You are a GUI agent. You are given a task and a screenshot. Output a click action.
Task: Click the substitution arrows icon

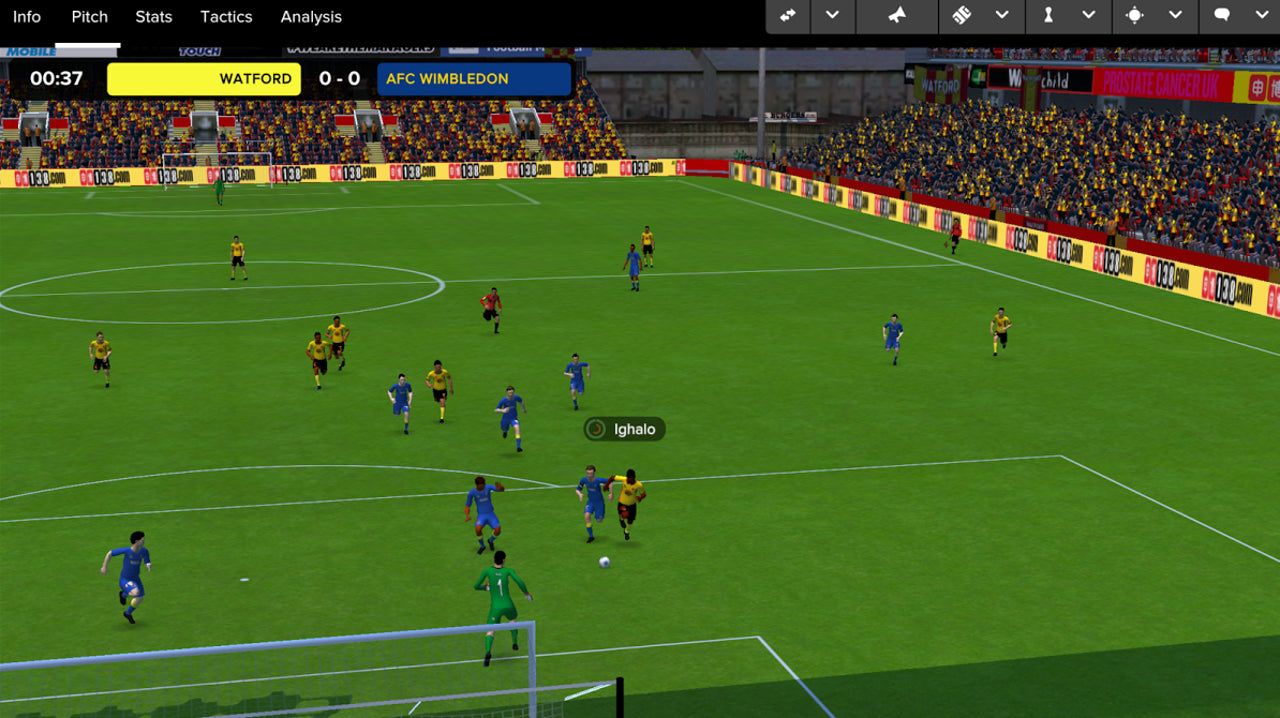coord(788,16)
